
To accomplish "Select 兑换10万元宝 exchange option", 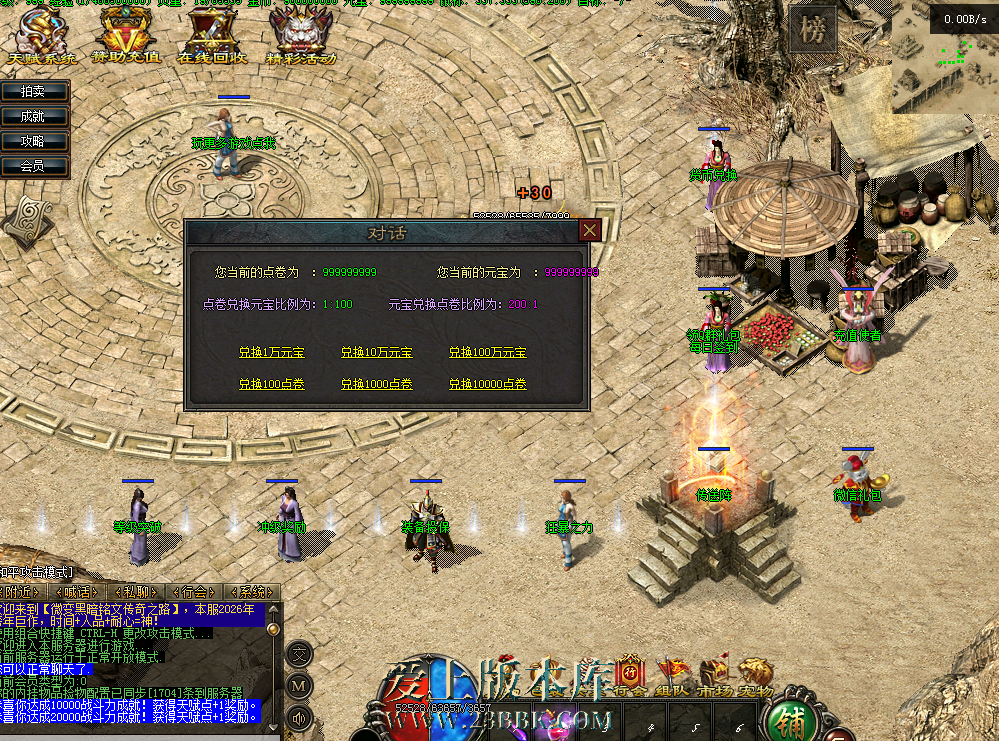I will tap(376, 353).
